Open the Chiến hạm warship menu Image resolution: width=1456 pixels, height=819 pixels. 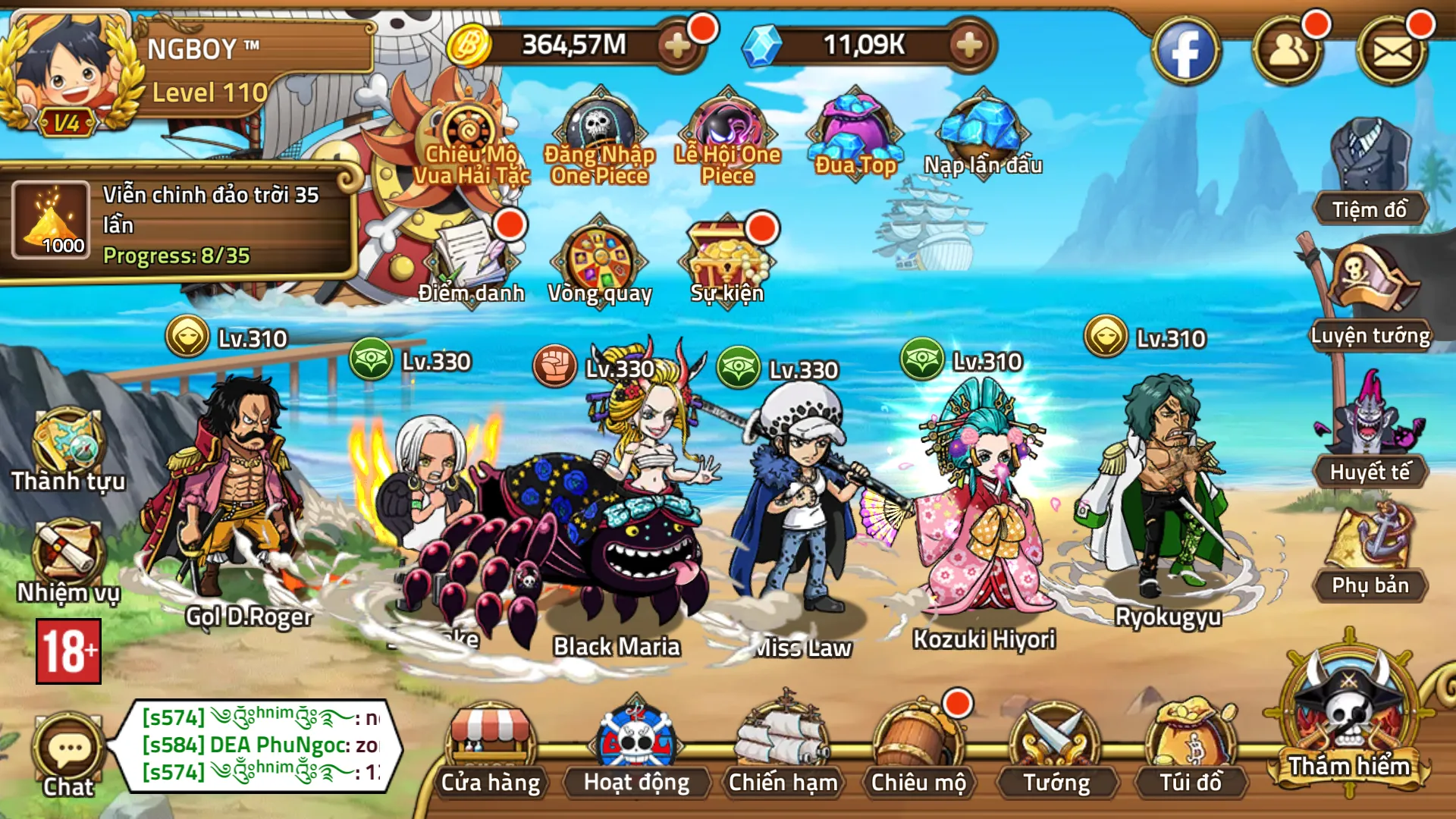783,751
